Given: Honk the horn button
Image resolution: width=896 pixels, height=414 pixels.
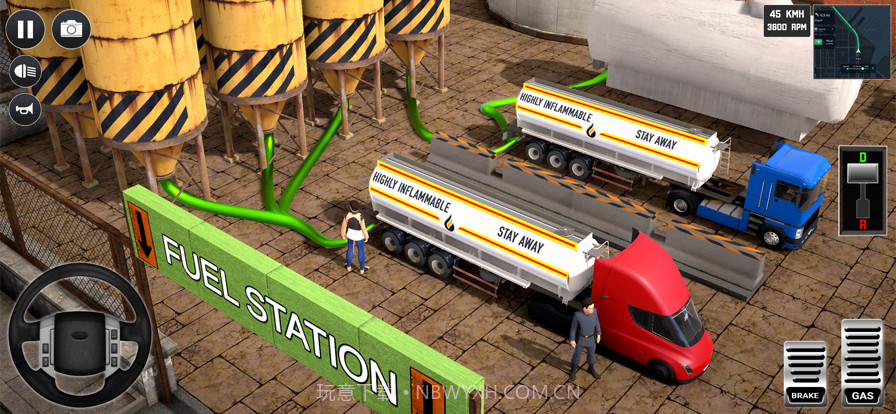Looking at the screenshot, I should click(x=25, y=108).
